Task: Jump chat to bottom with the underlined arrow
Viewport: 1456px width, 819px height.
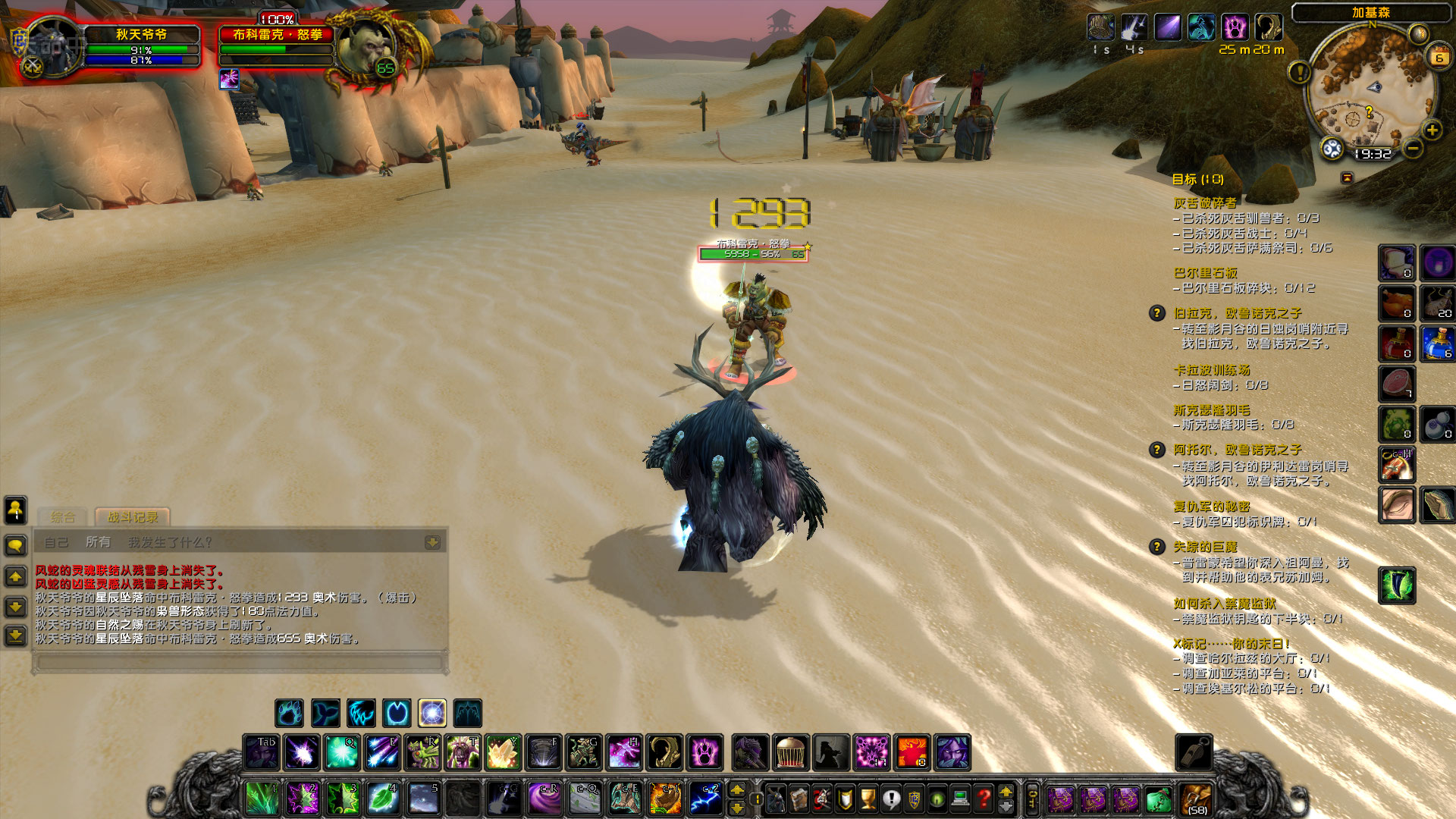Action: [x=15, y=635]
